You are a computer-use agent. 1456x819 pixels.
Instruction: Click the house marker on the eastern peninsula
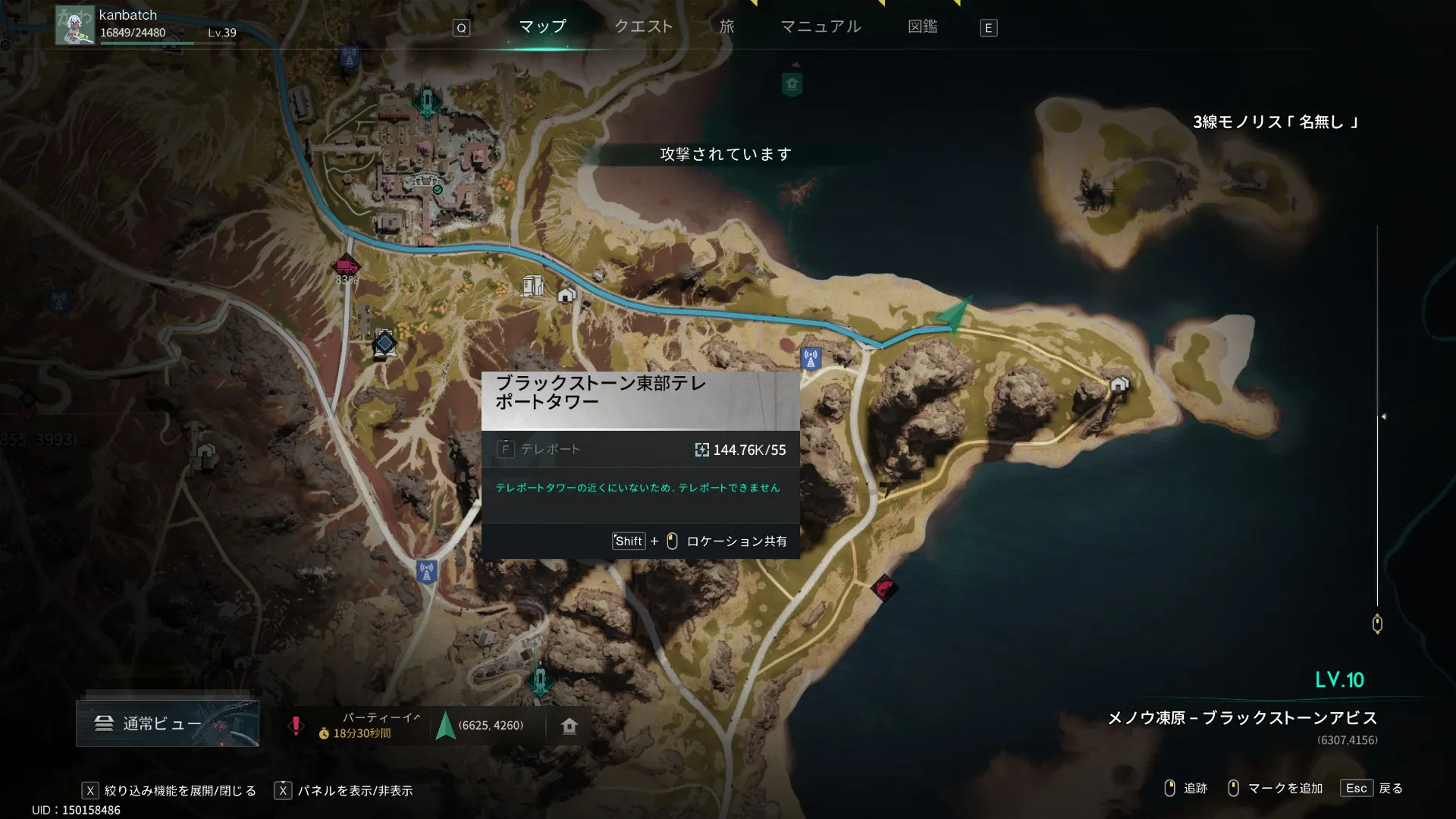pos(1119,384)
